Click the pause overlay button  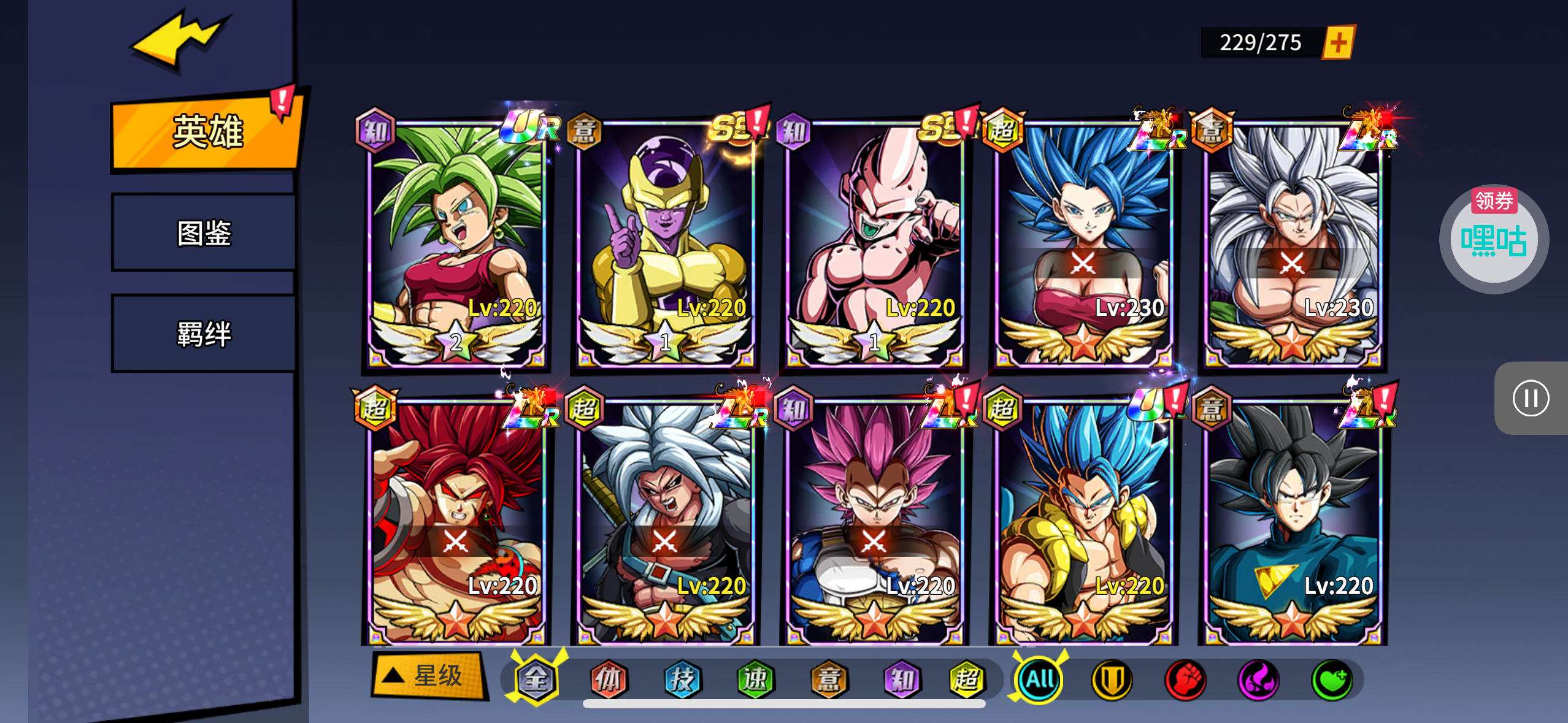coord(1531,399)
